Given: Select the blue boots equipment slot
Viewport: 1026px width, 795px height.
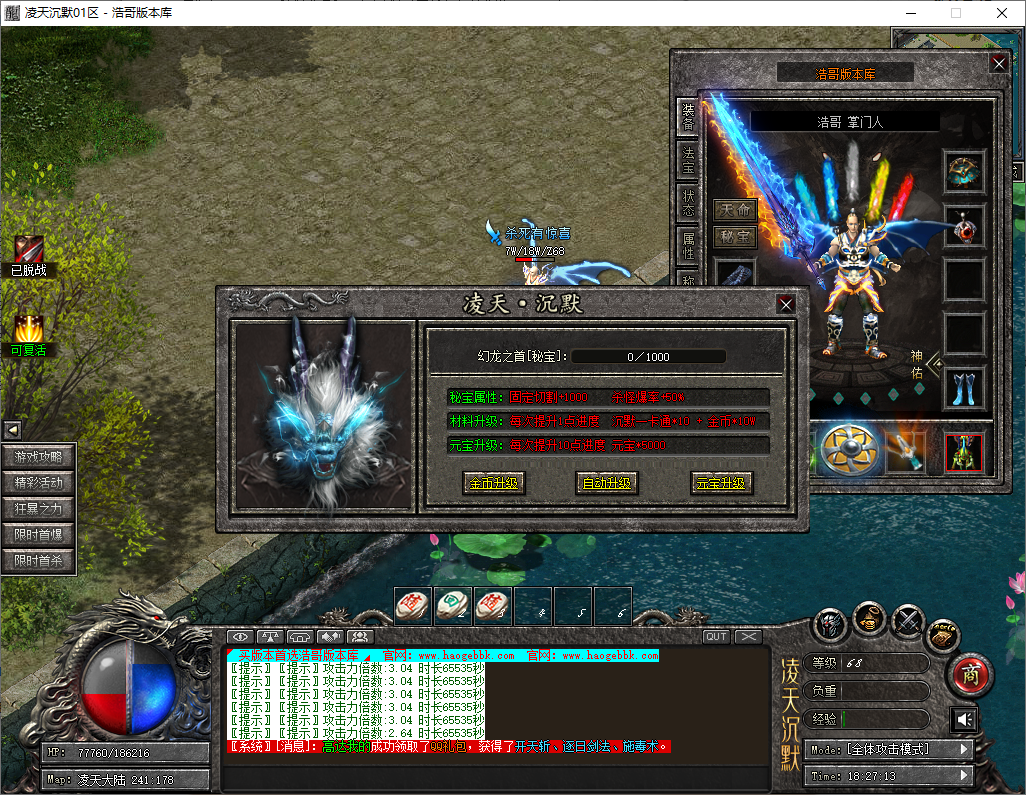Looking at the screenshot, I should [x=965, y=389].
